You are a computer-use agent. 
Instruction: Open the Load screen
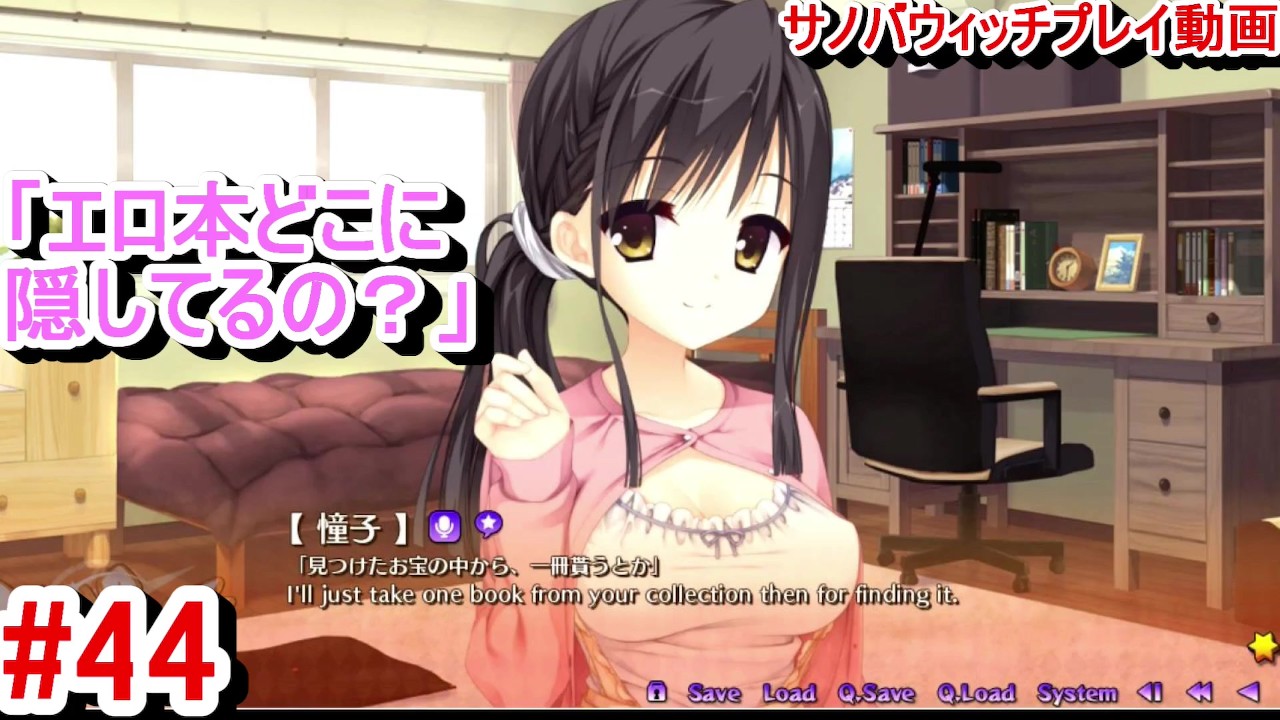click(790, 693)
